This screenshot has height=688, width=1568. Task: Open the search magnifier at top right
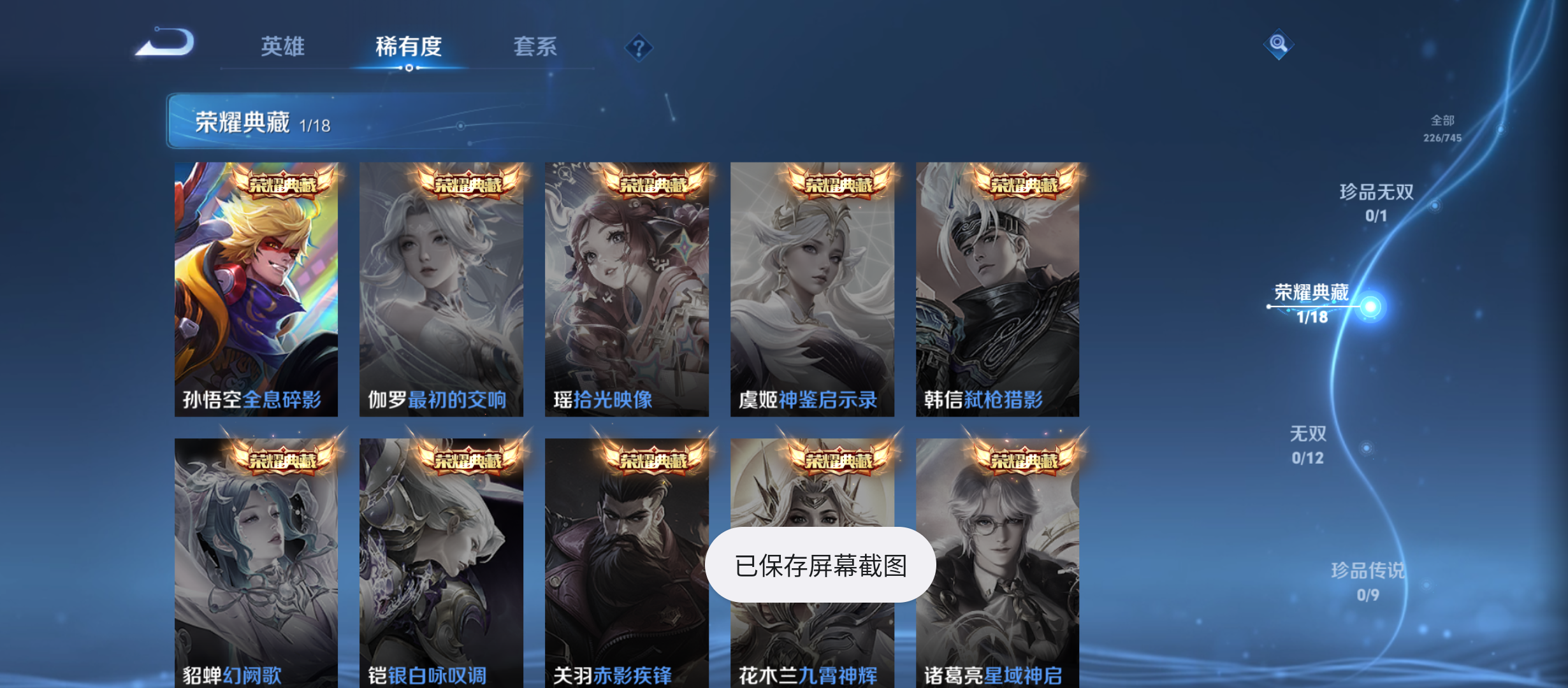[x=1277, y=45]
